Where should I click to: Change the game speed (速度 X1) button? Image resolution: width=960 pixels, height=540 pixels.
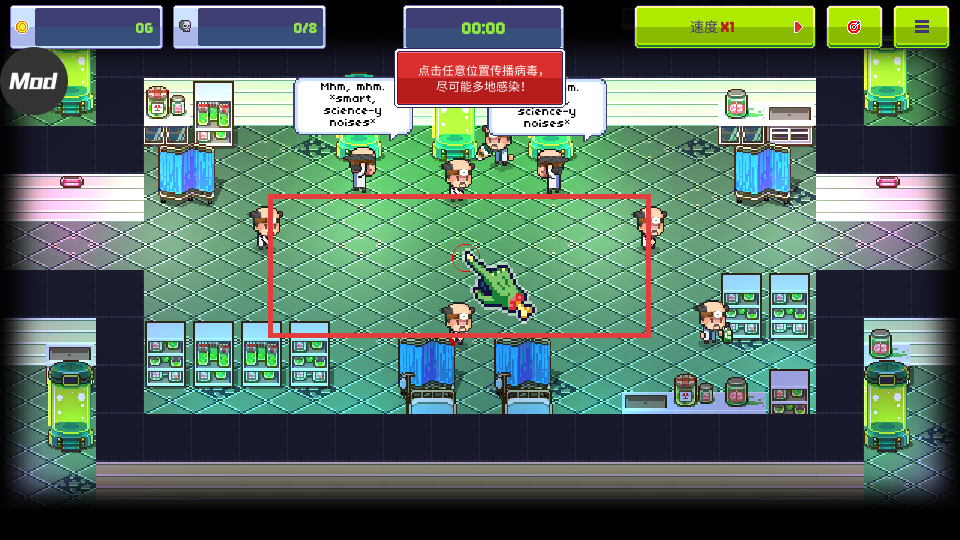(x=724, y=27)
